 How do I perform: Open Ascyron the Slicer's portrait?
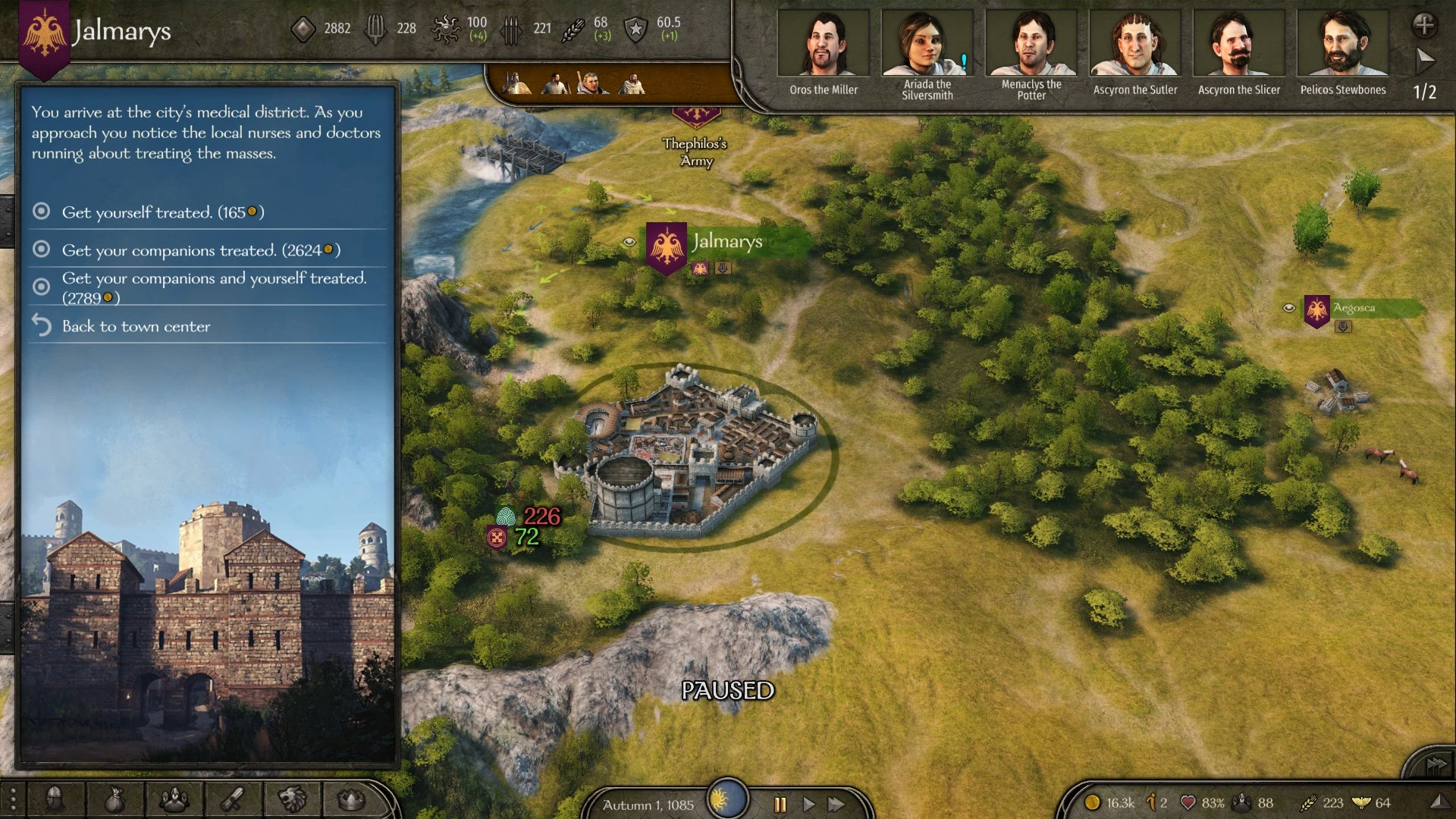(1238, 44)
